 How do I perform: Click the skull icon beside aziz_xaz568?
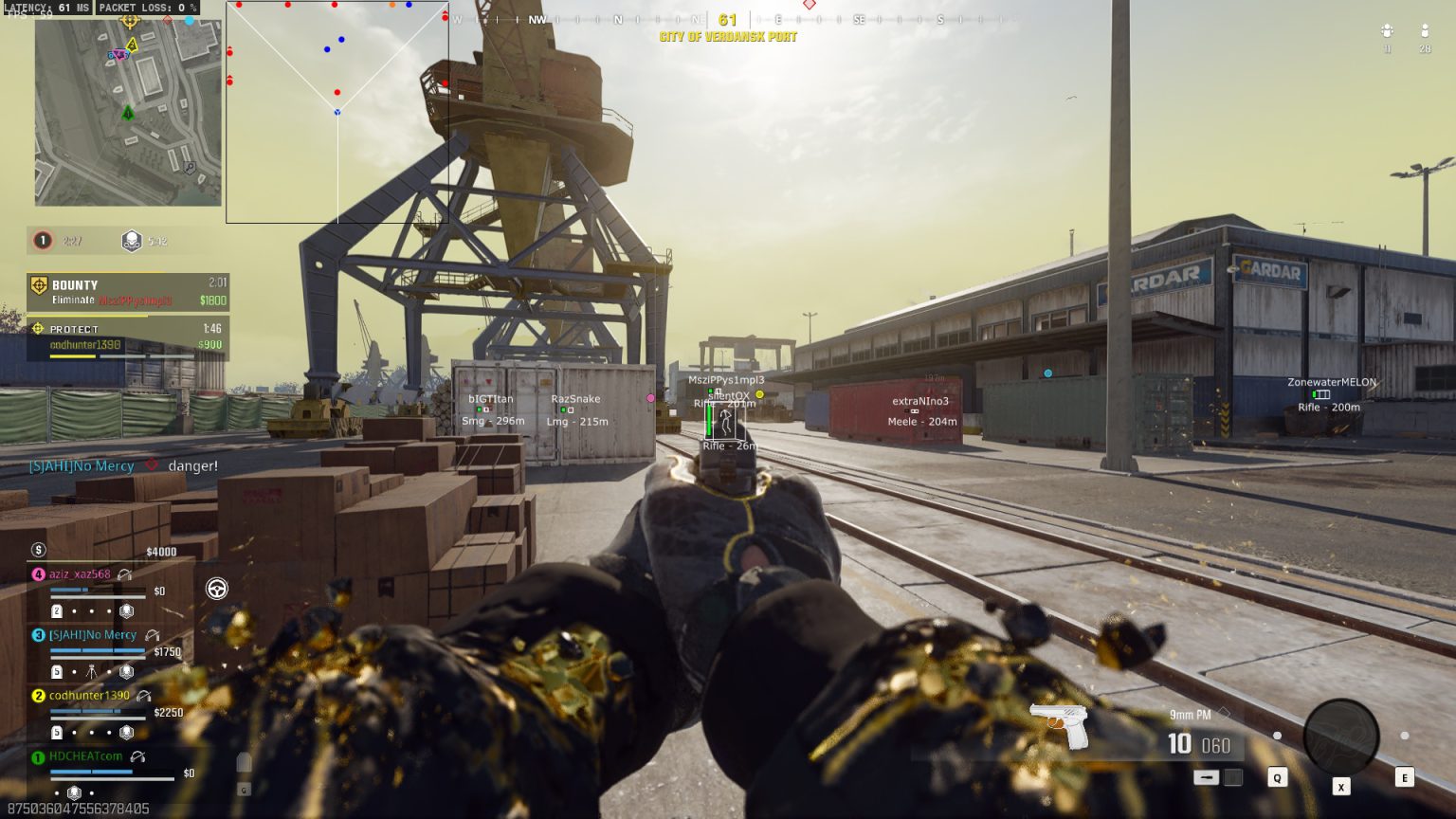(x=126, y=611)
